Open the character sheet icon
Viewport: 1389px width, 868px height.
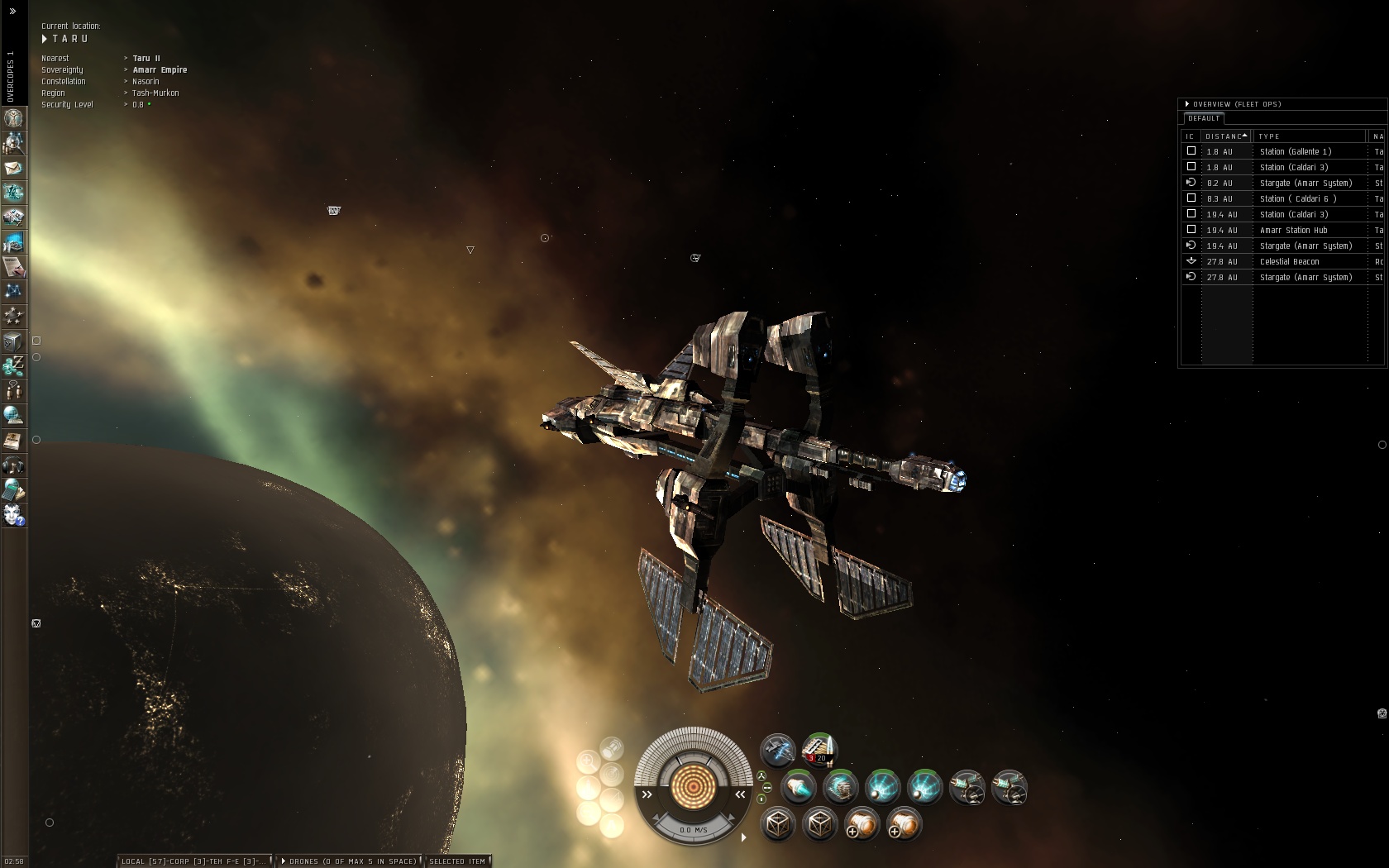pos(14,118)
